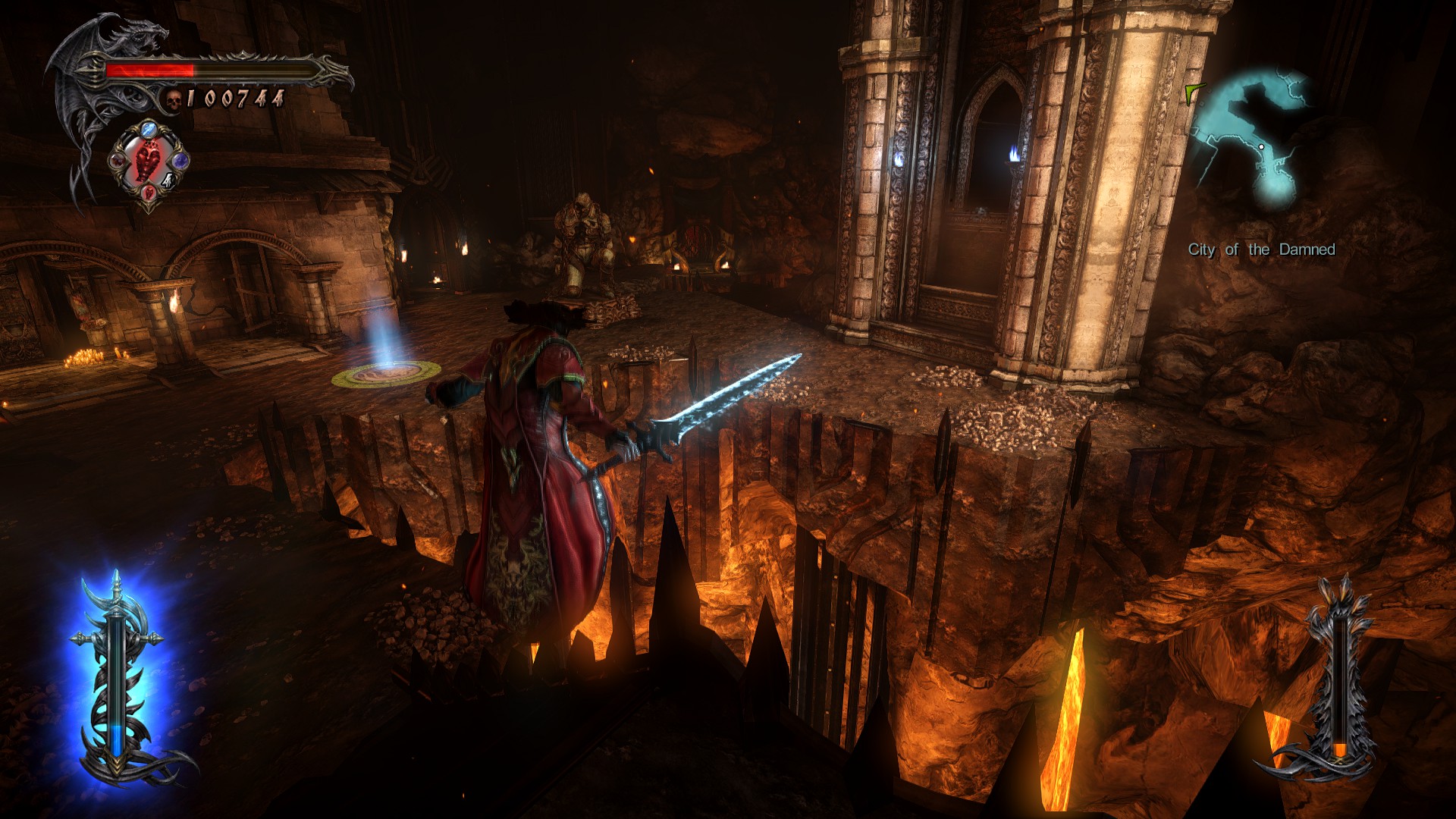Click the green objective arrow on minimap
This screenshot has height=819, width=1456.
pos(1194,93)
